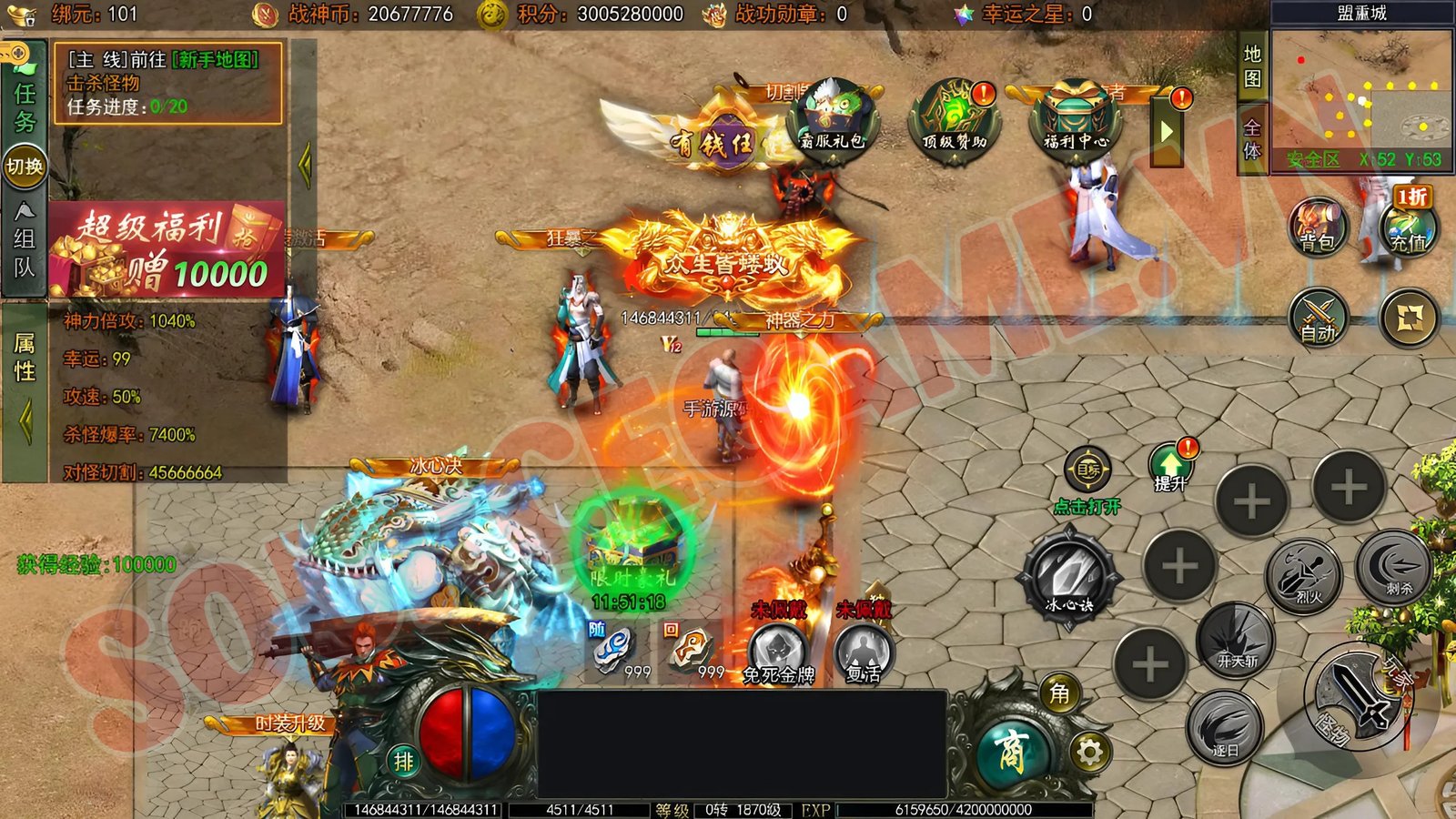The image size is (1456, 819).
Task: Open the 提升 upgrade icon
Action: pyautogui.click(x=1171, y=467)
